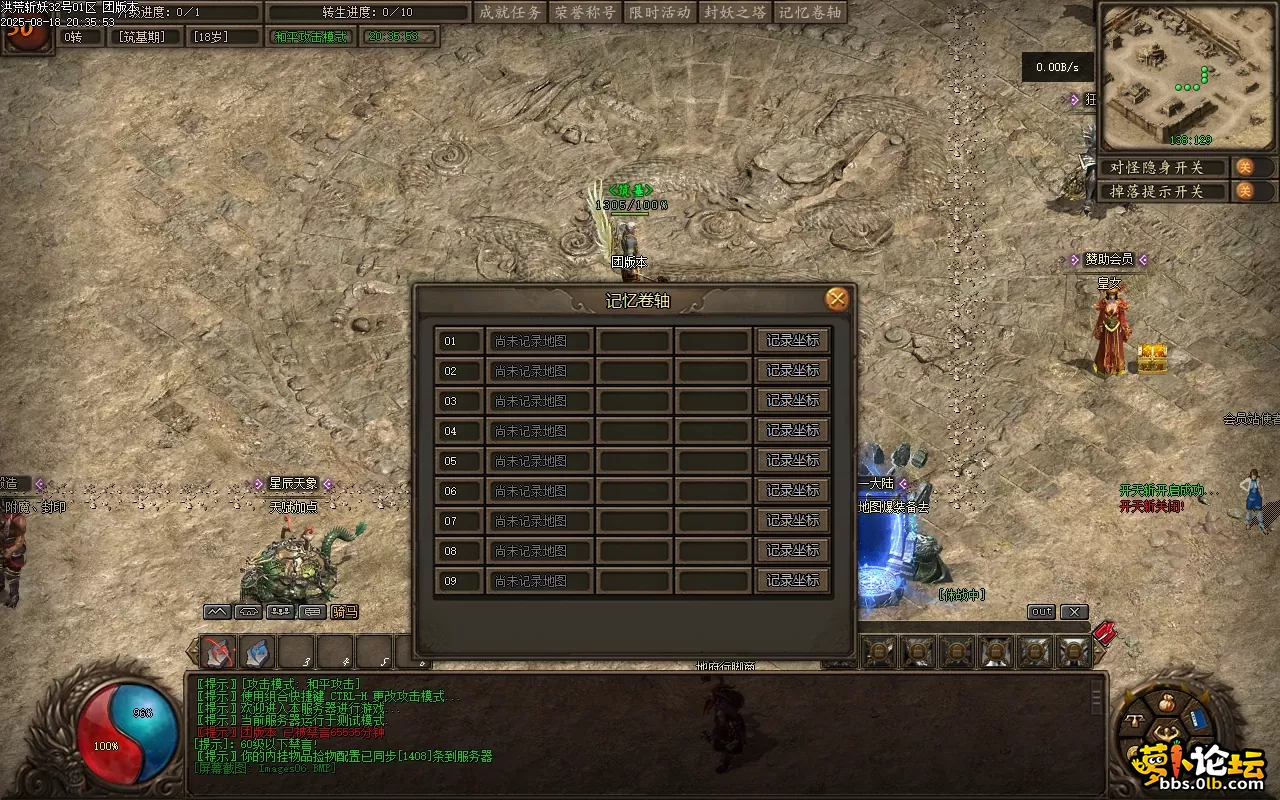Open the 封妖之塔 menu
Image resolution: width=1280 pixels, height=800 pixels.
[735, 13]
